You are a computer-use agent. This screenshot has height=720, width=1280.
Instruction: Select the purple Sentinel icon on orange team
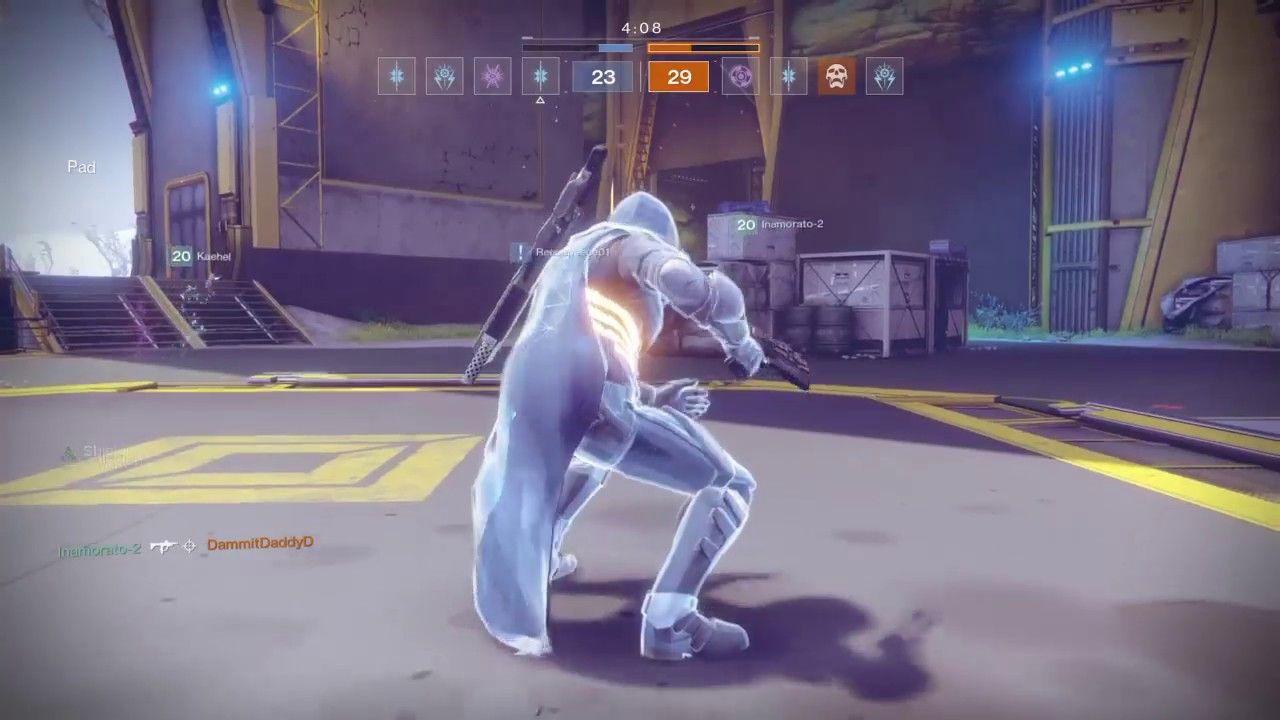point(741,77)
